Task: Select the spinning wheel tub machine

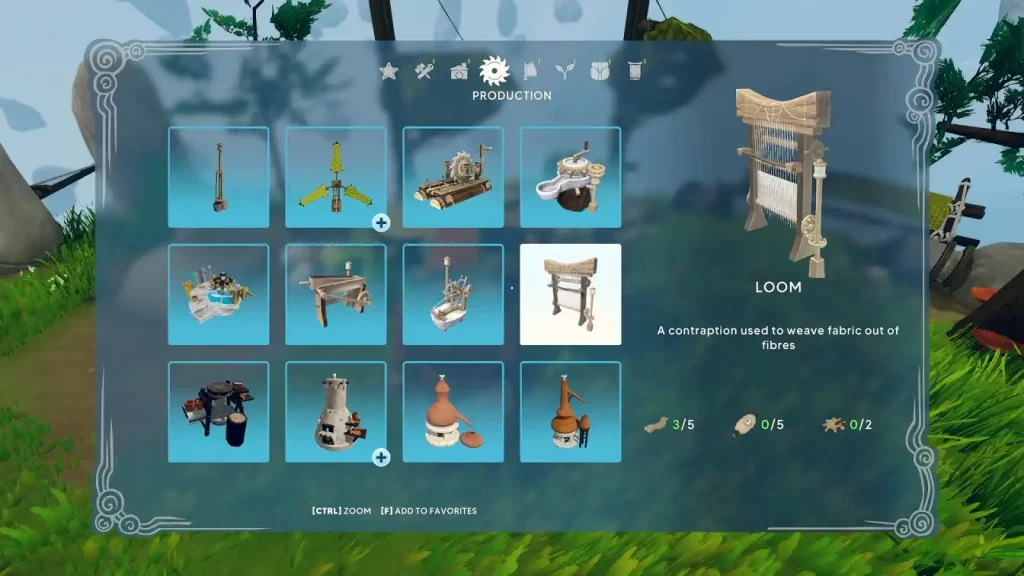Action: [x=453, y=294]
